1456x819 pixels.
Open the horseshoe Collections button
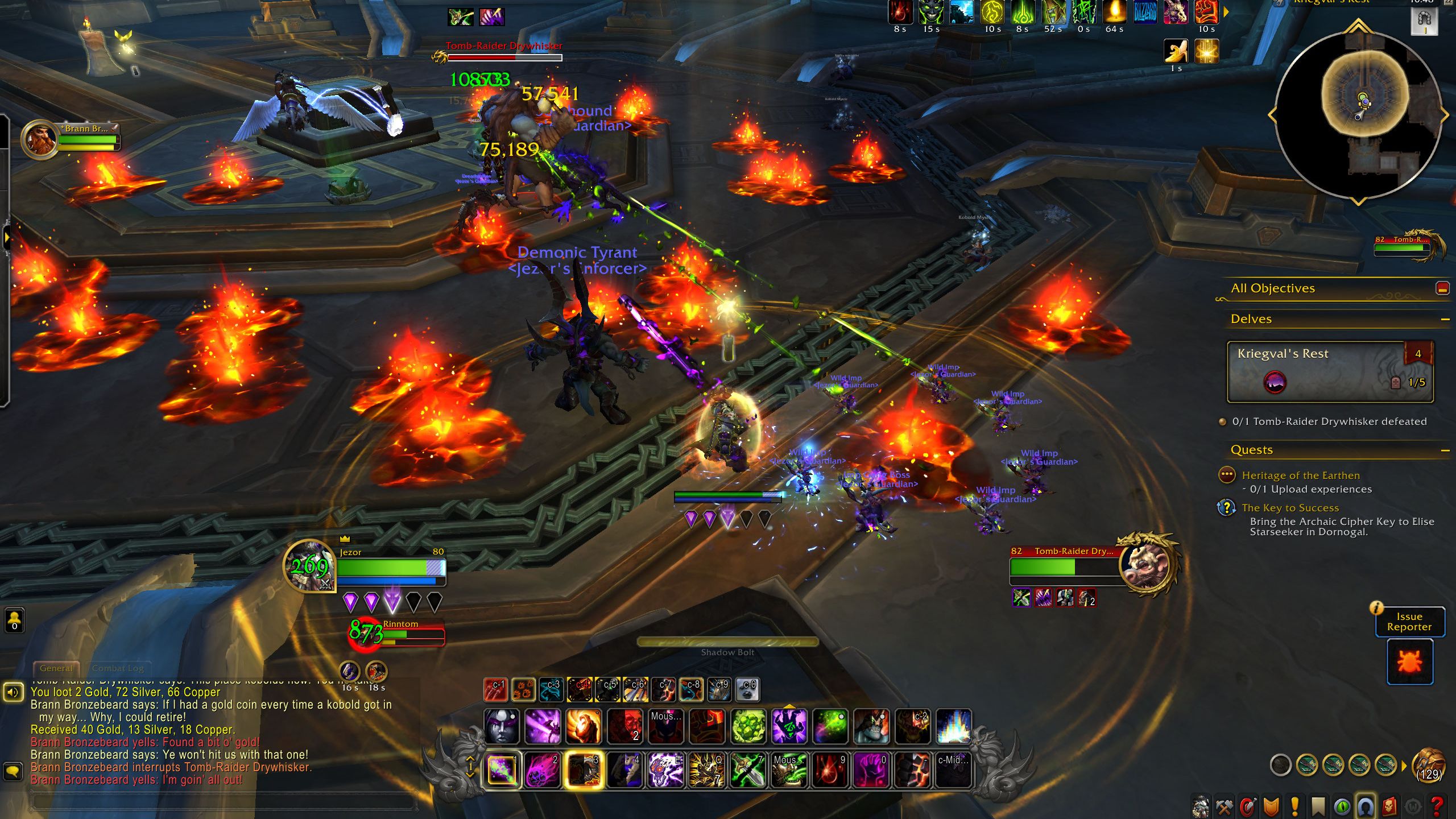pos(1365,806)
